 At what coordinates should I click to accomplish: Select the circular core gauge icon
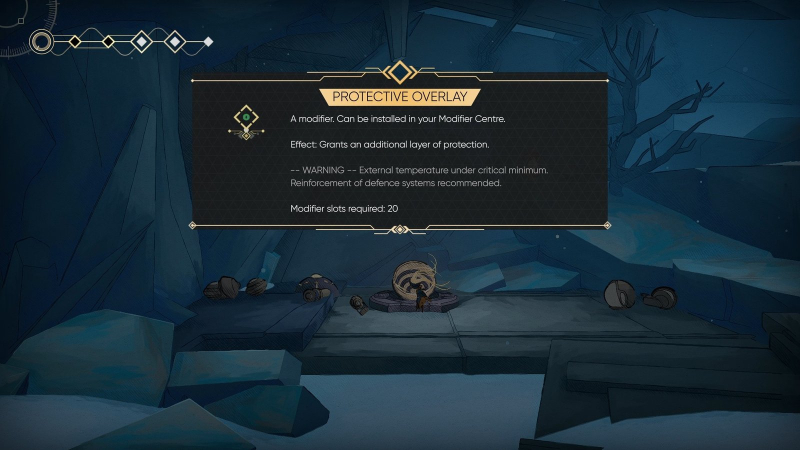[42, 41]
